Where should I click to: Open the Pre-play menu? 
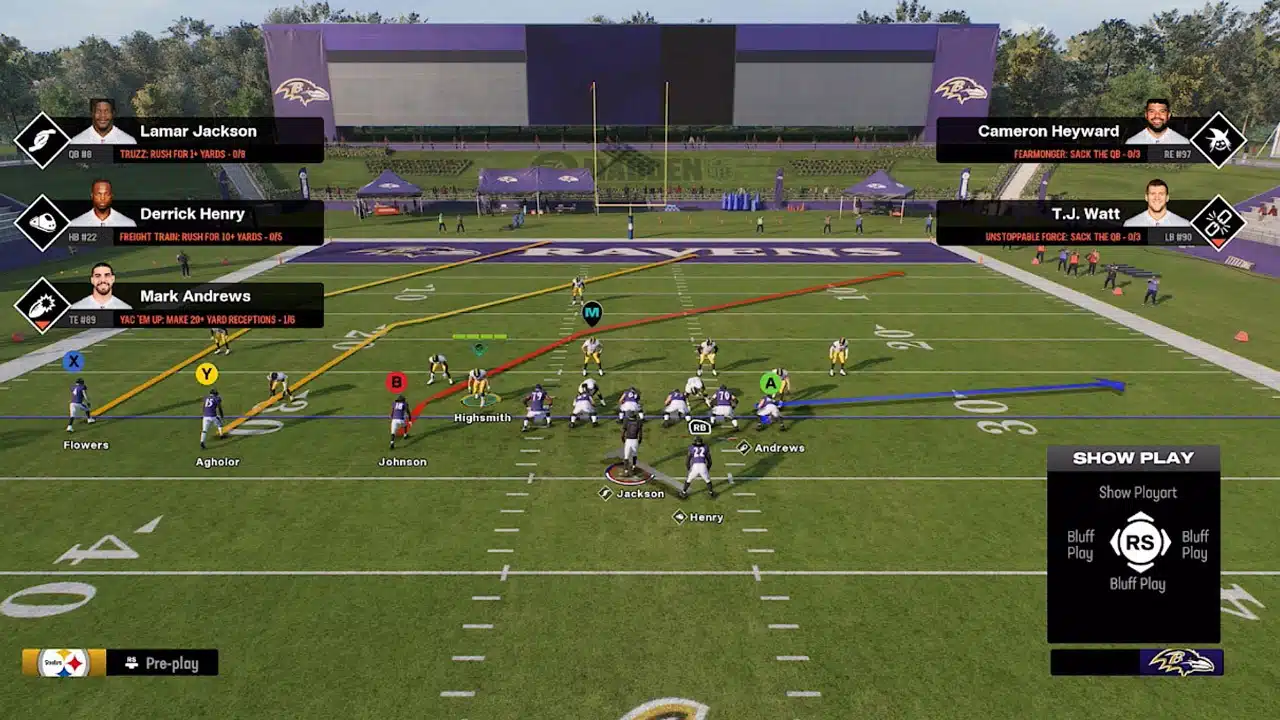(x=162, y=663)
